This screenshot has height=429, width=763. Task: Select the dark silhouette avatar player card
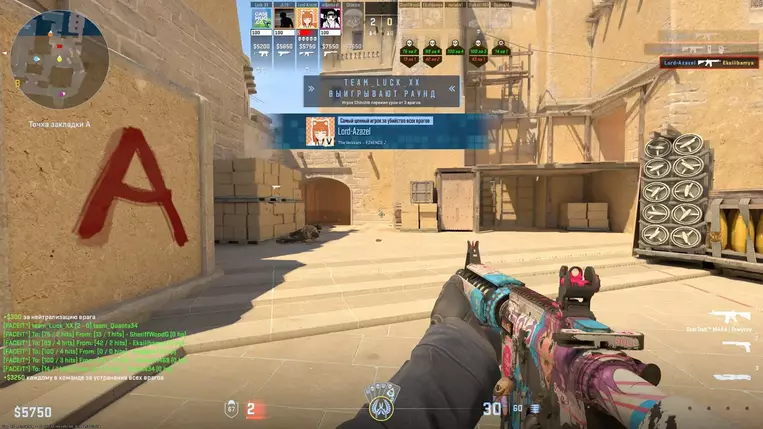click(x=284, y=21)
